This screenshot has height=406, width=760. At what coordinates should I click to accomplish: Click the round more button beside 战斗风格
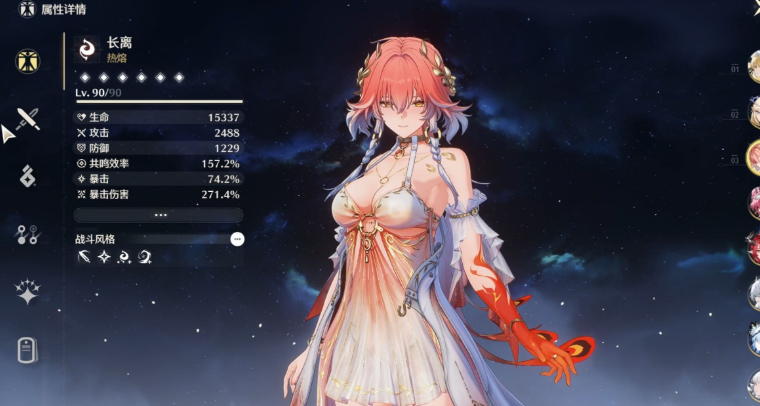[x=237, y=239]
